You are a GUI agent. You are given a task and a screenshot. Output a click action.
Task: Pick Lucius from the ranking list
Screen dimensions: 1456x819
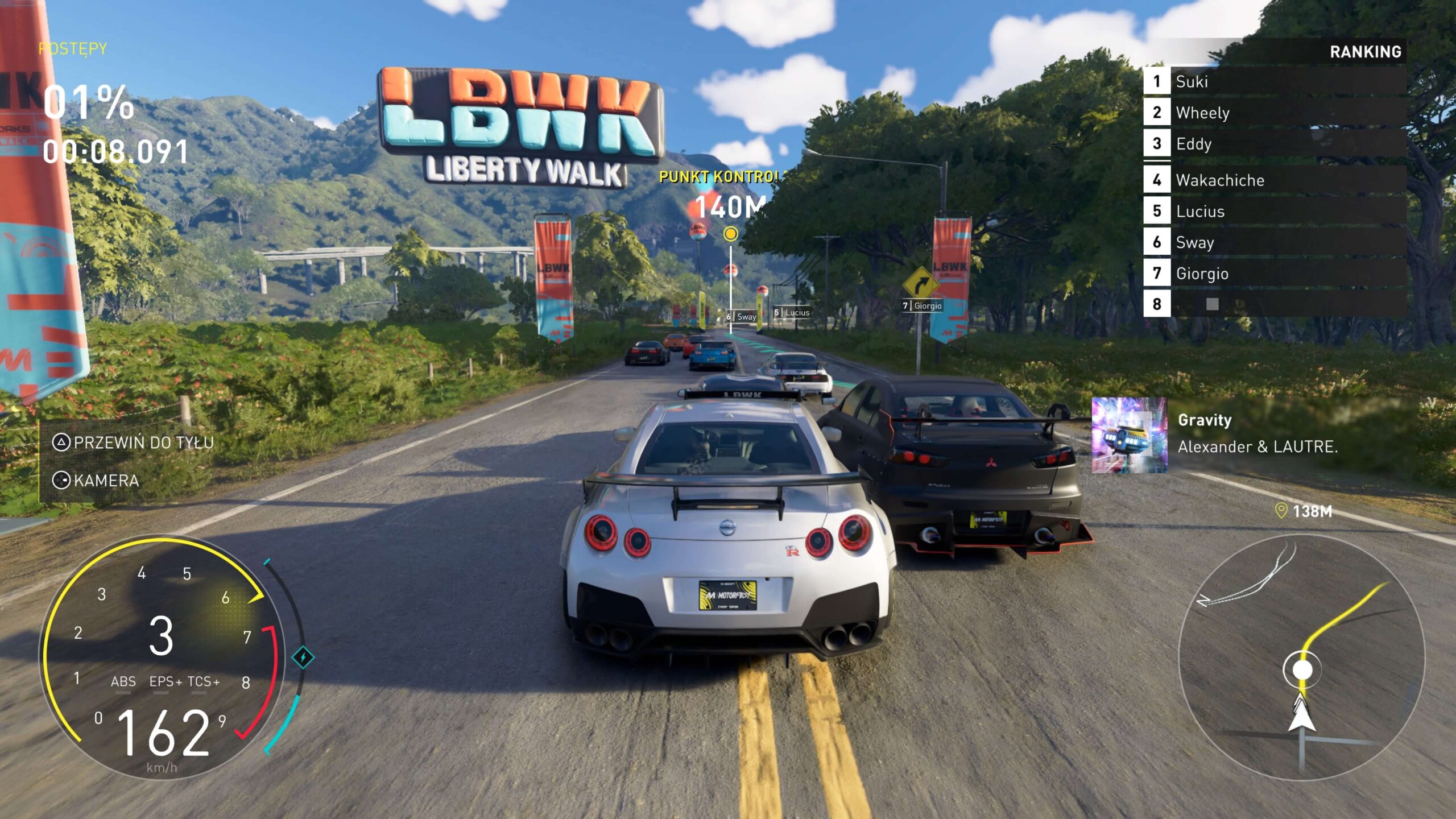[1274, 212]
